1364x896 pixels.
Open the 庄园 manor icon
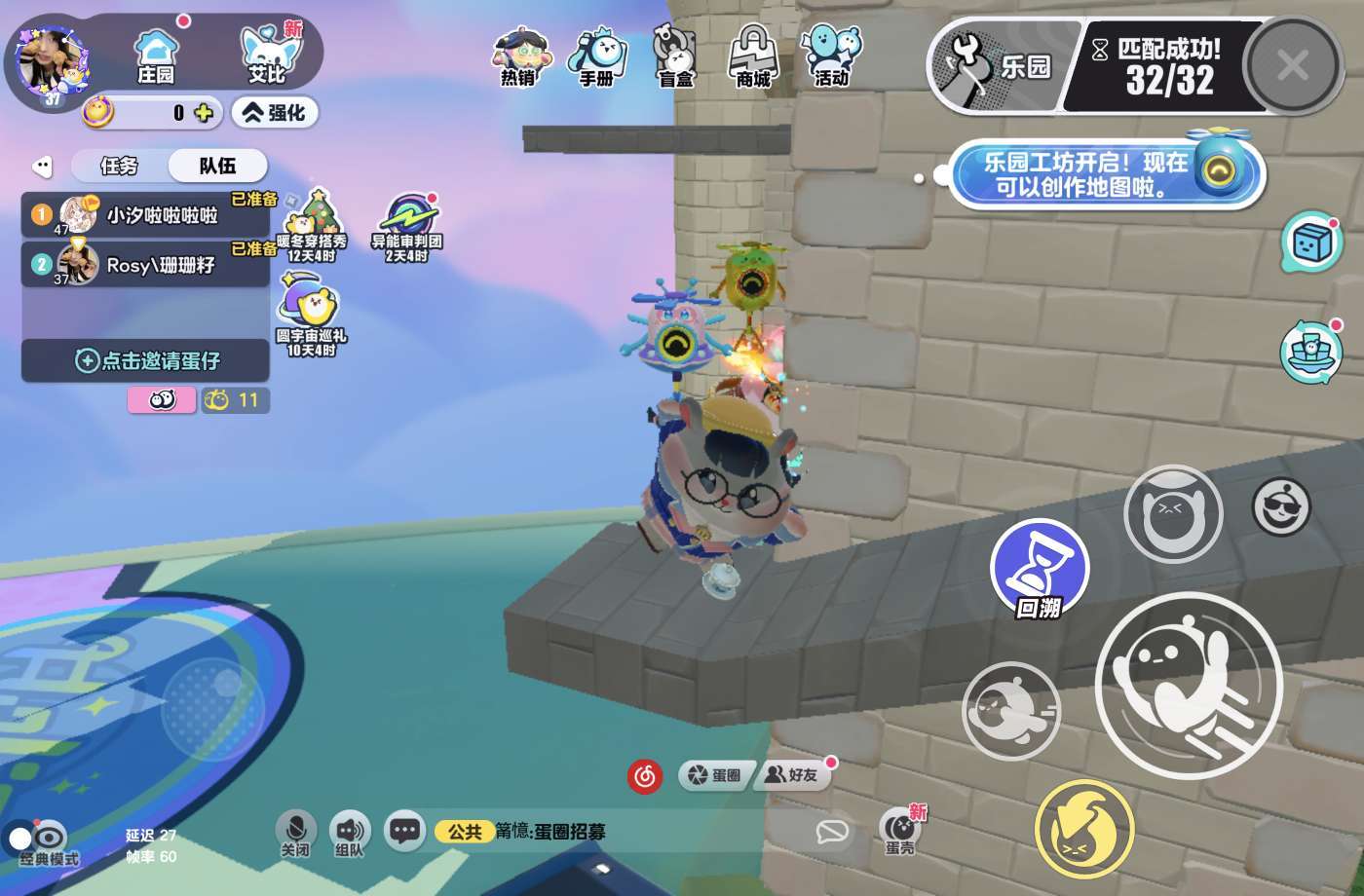pyautogui.click(x=156, y=56)
